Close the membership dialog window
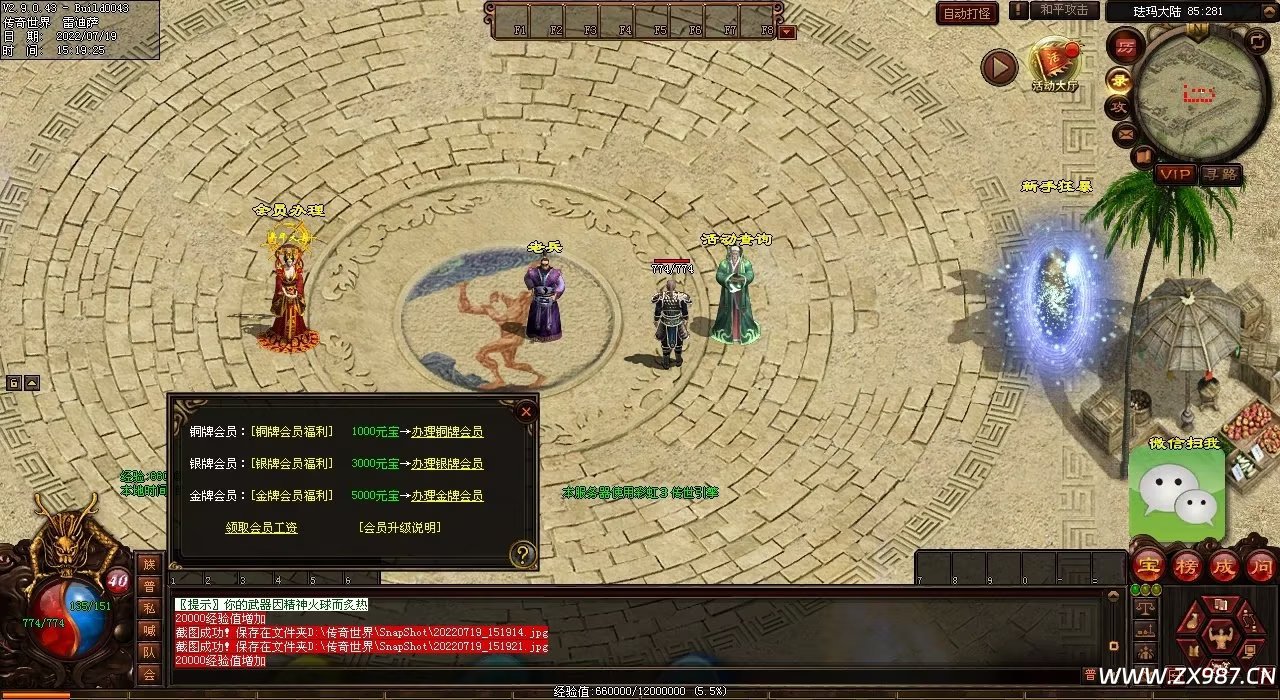The height and width of the screenshot is (700, 1280). coord(526,411)
